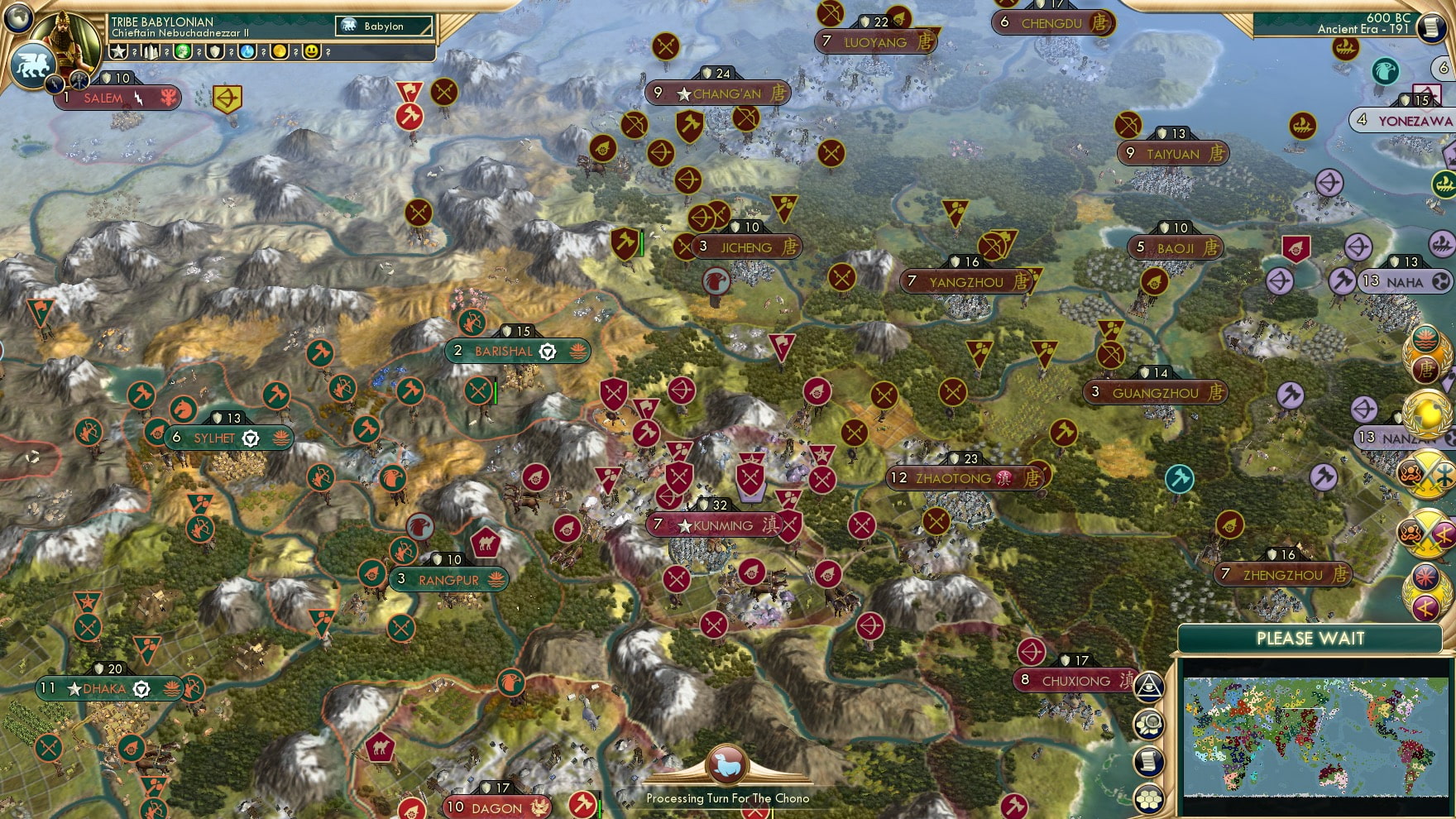Click the question mark beside the gold stat
1456x819 pixels.
[296, 53]
